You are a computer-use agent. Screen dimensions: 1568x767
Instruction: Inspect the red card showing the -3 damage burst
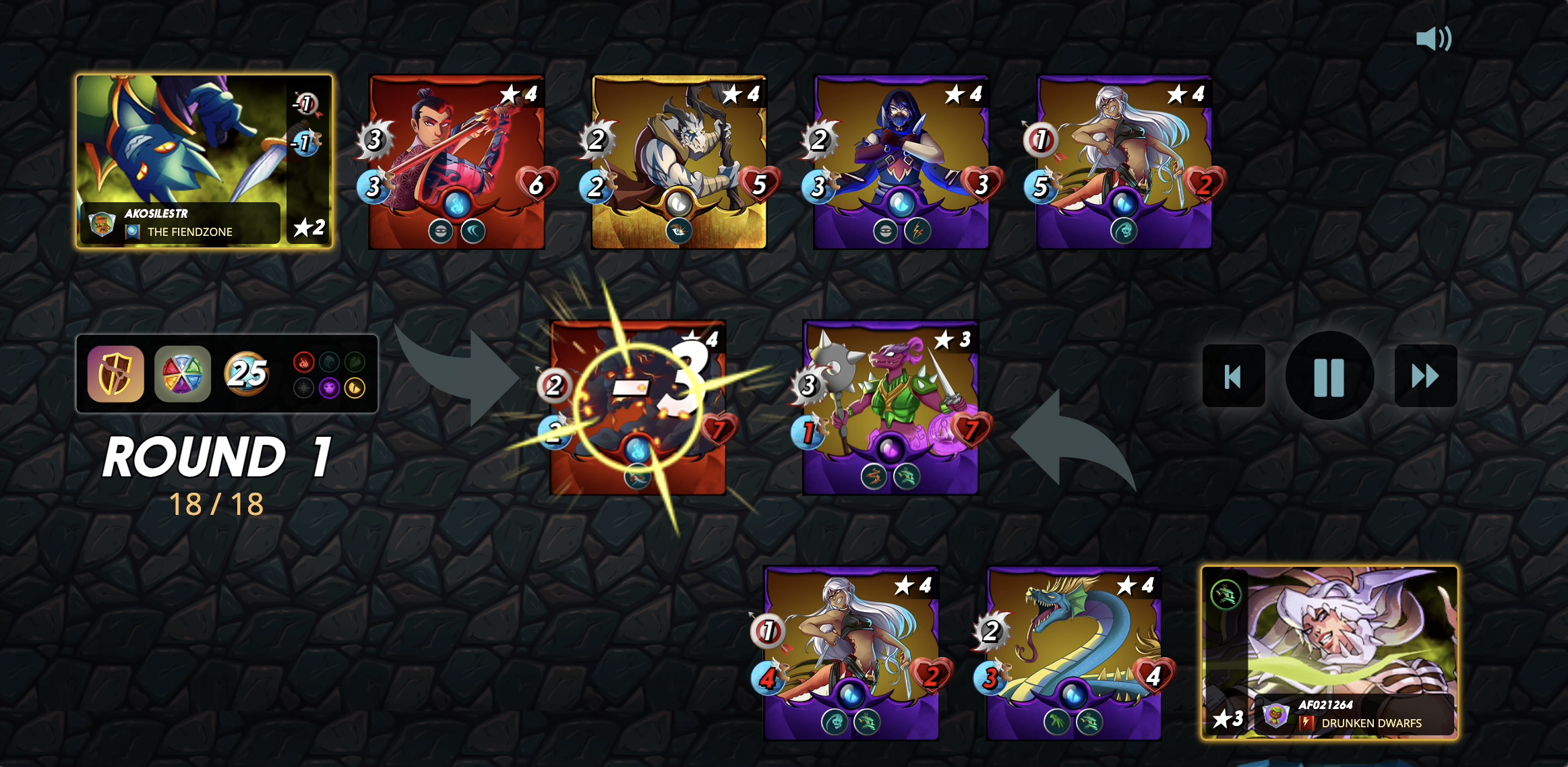[638, 407]
